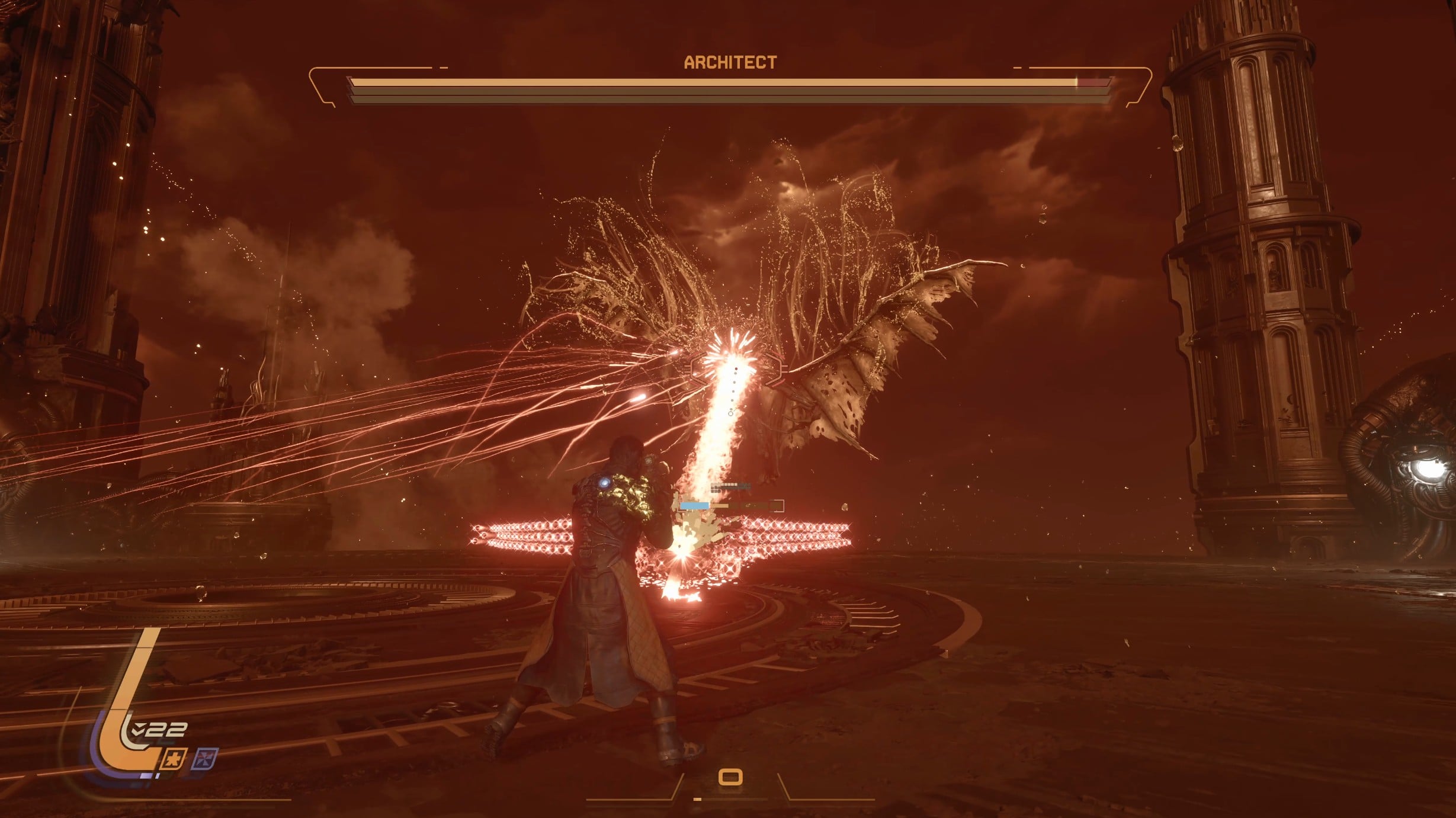
Task: Select the orange figure icon beside the gauge
Action: tap(175, 759)
